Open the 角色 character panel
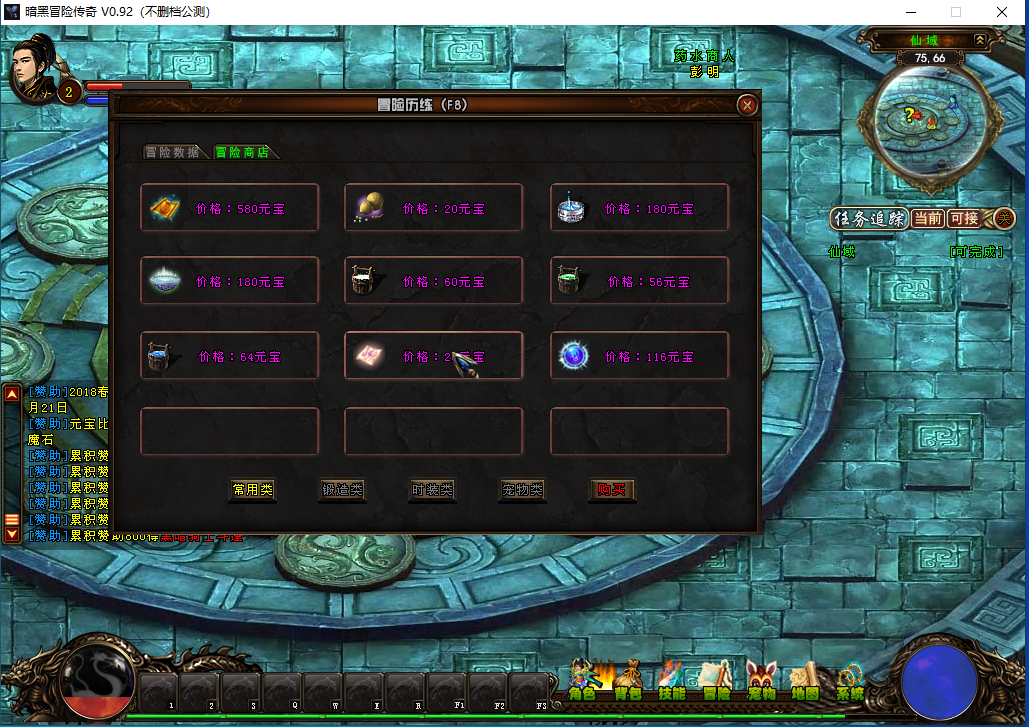Image resolution: width=1029 pixels, height=727 pixels. click(x=582, y=682)
